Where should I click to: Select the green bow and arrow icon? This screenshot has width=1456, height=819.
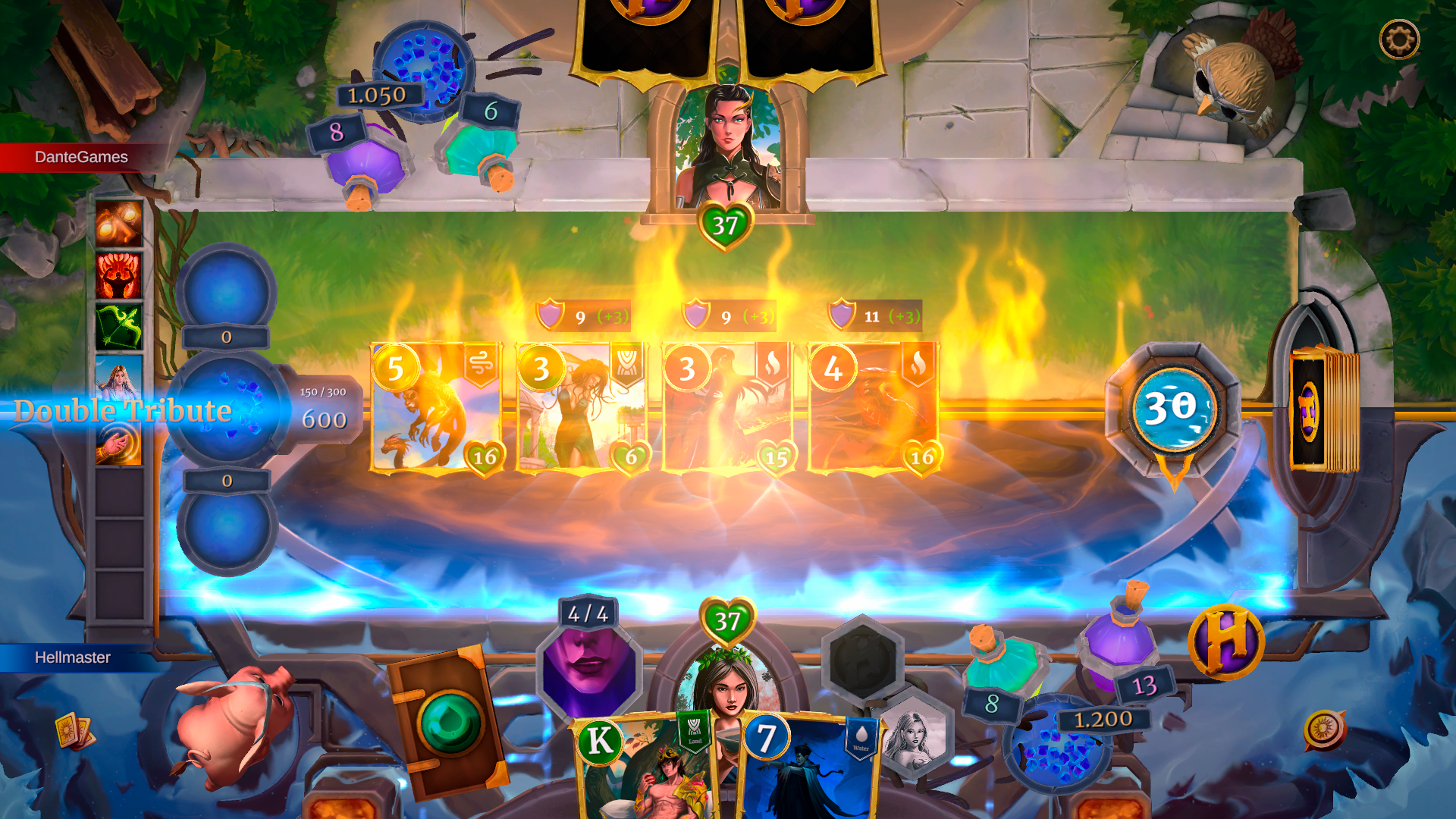[118, 326]
